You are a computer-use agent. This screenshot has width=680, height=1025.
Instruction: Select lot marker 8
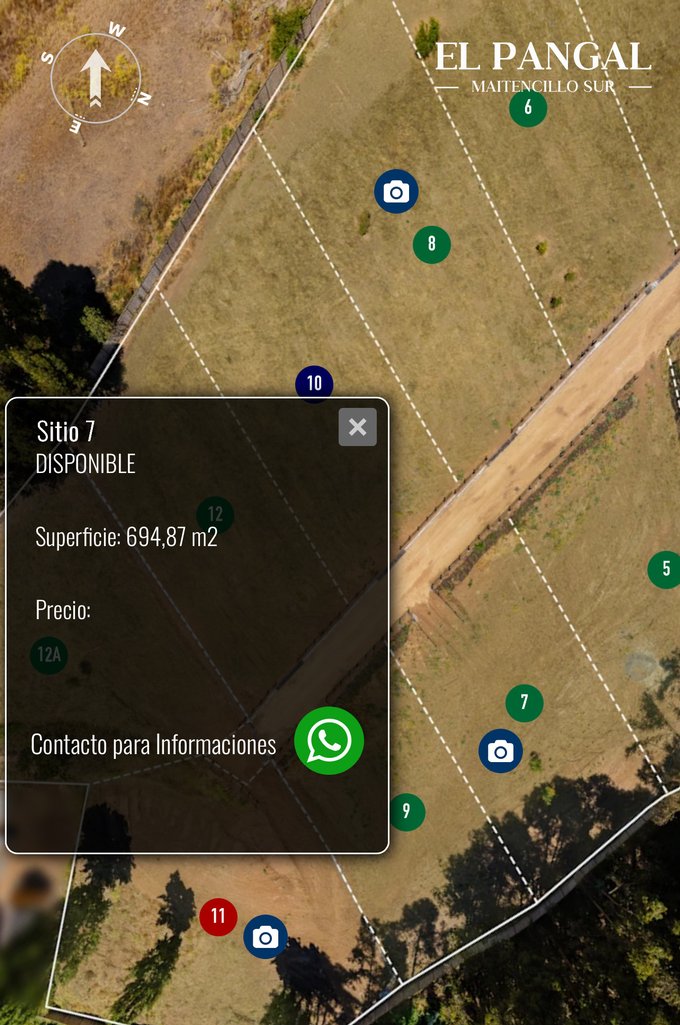pyautogui.click(x=432, y=244)
